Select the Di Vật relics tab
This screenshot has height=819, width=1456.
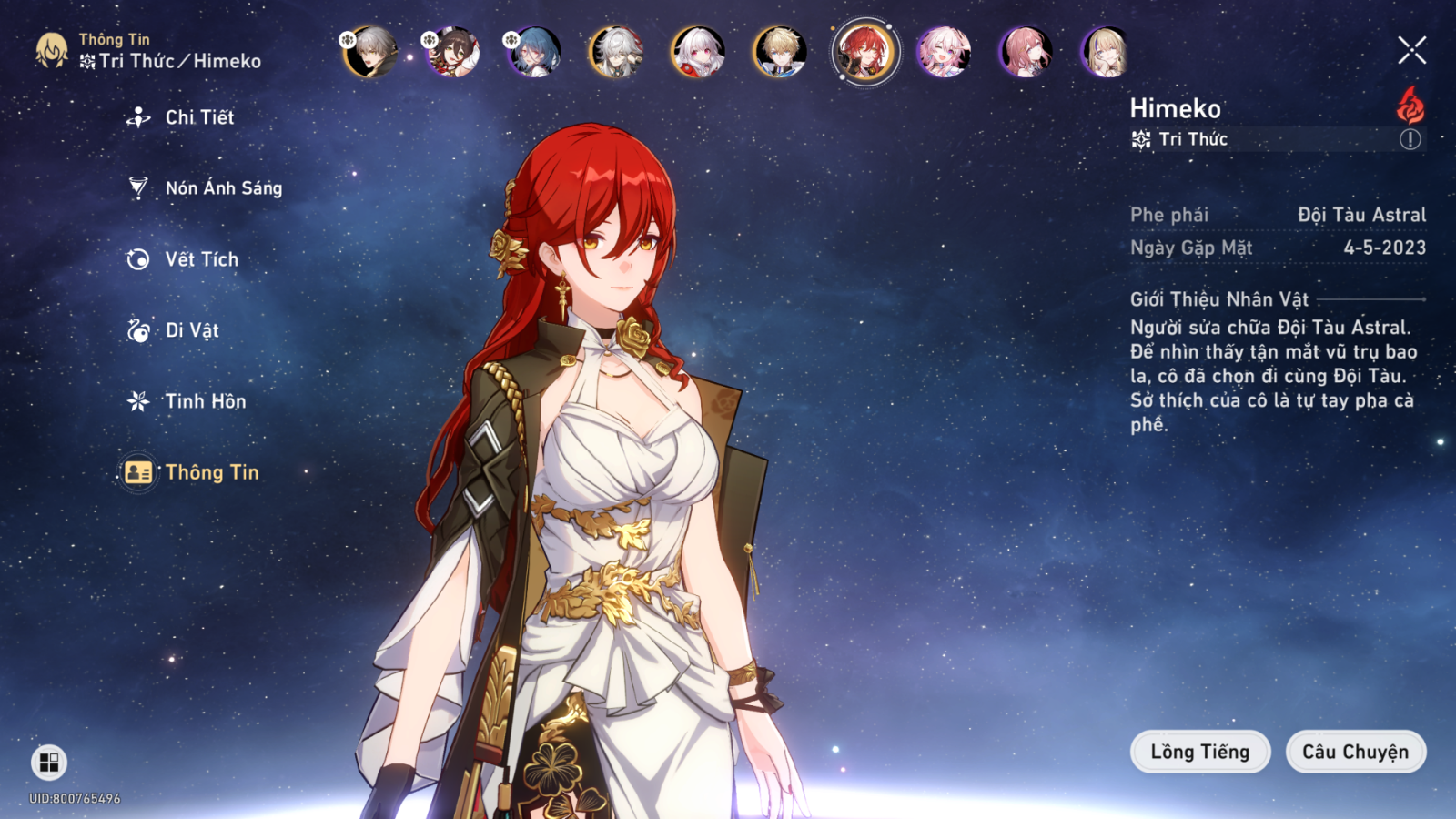(191, 330)
